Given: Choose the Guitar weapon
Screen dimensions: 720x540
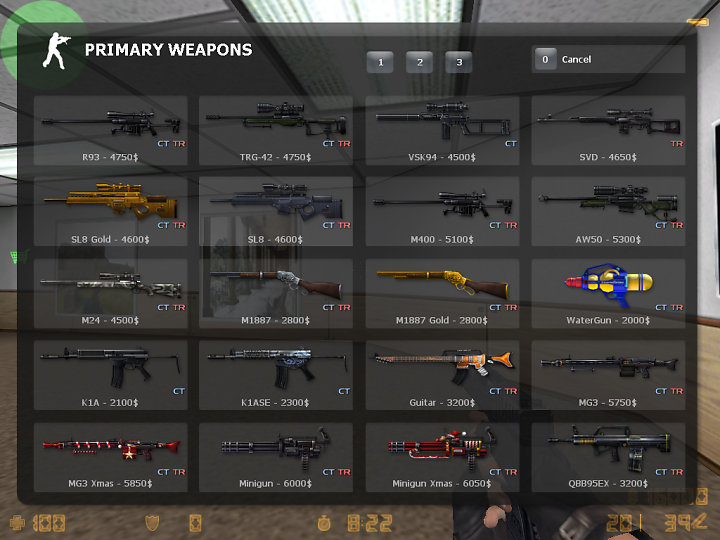Looking at the screenshot, I should [x=442, y=376].
